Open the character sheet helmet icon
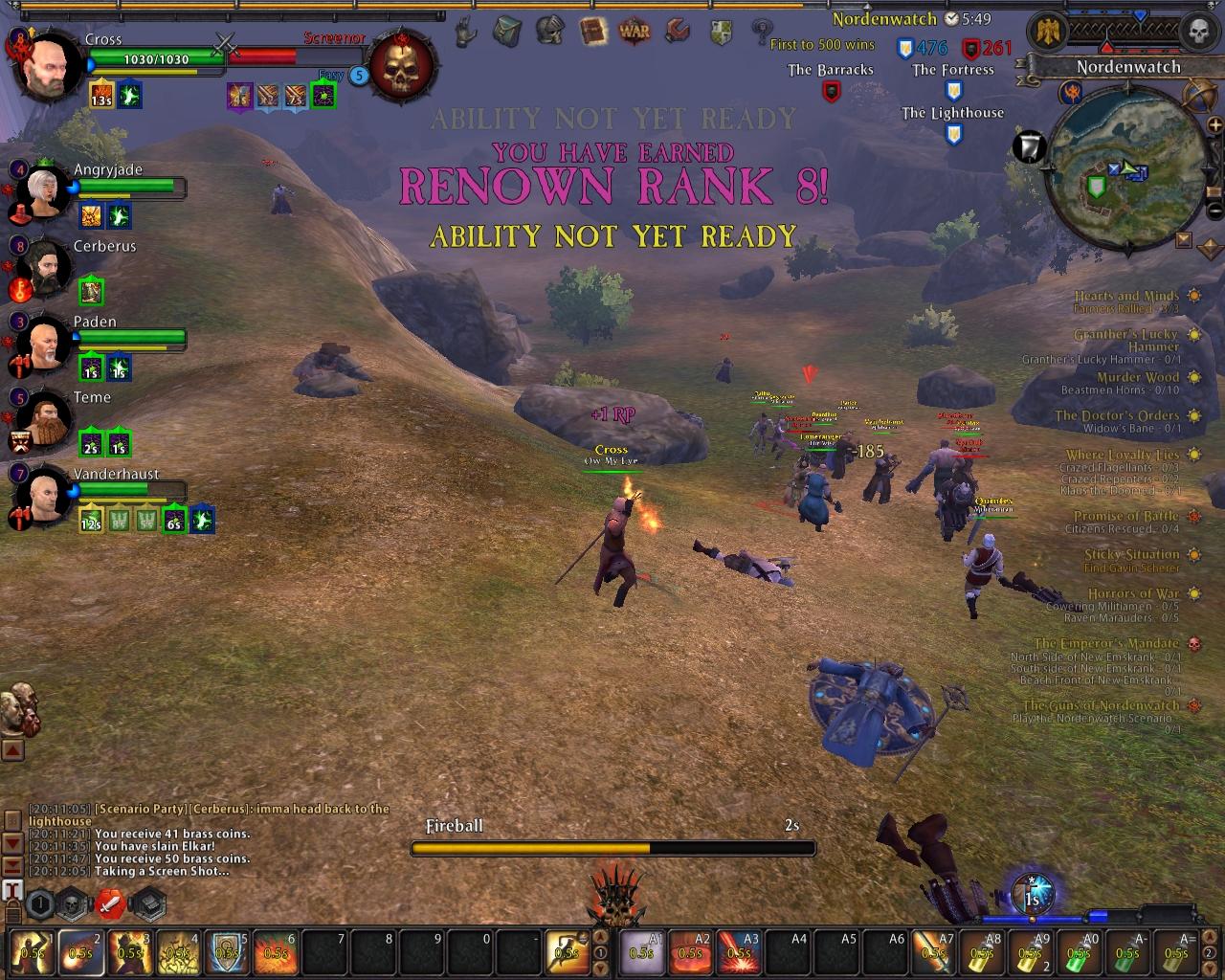Image resolution: width=1225 pixels, height=980 pixels. coord(549,32)
